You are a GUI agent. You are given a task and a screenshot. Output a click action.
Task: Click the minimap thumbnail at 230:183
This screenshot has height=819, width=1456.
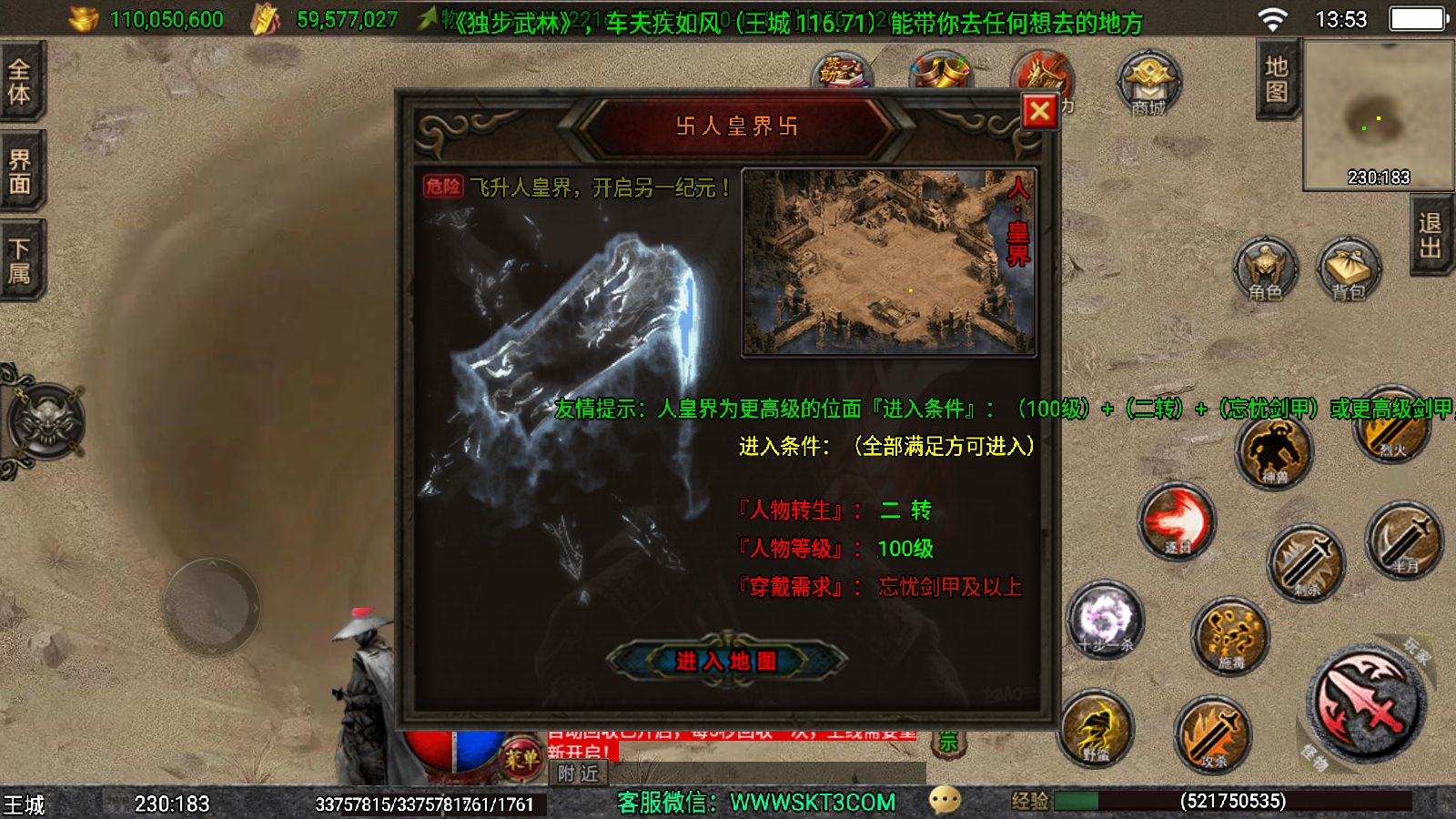(1376, 114)
